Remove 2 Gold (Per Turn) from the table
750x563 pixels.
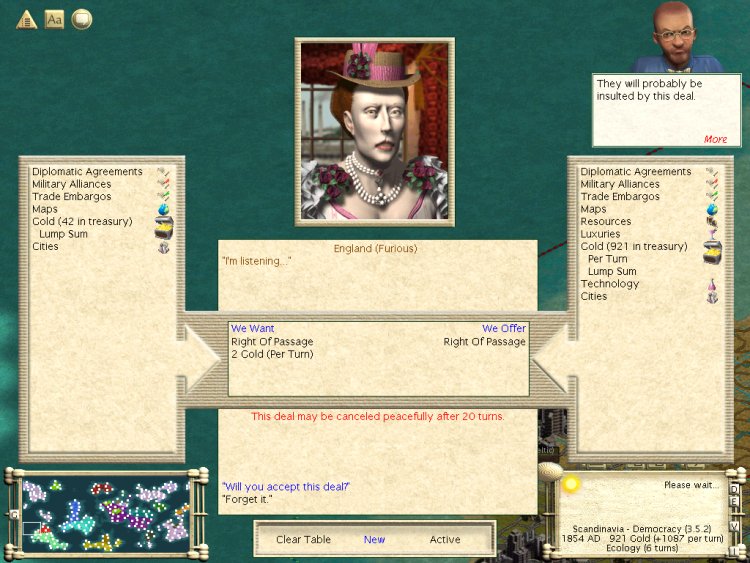coord(272,354)
